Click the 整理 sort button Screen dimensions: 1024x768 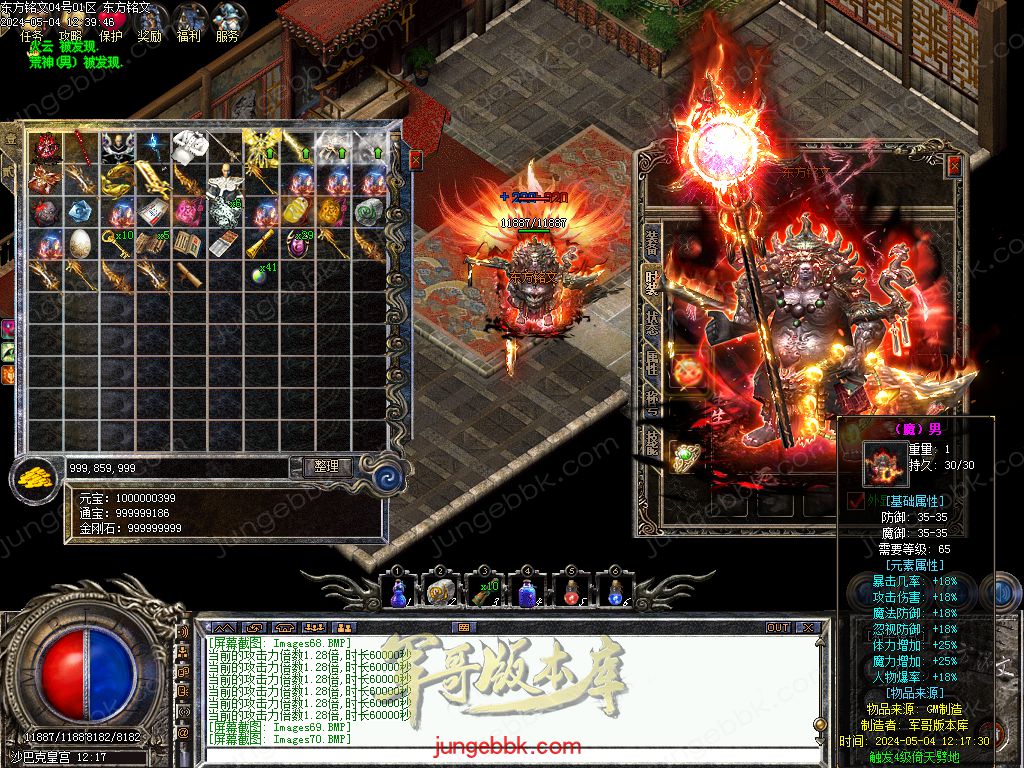point(326,466)
